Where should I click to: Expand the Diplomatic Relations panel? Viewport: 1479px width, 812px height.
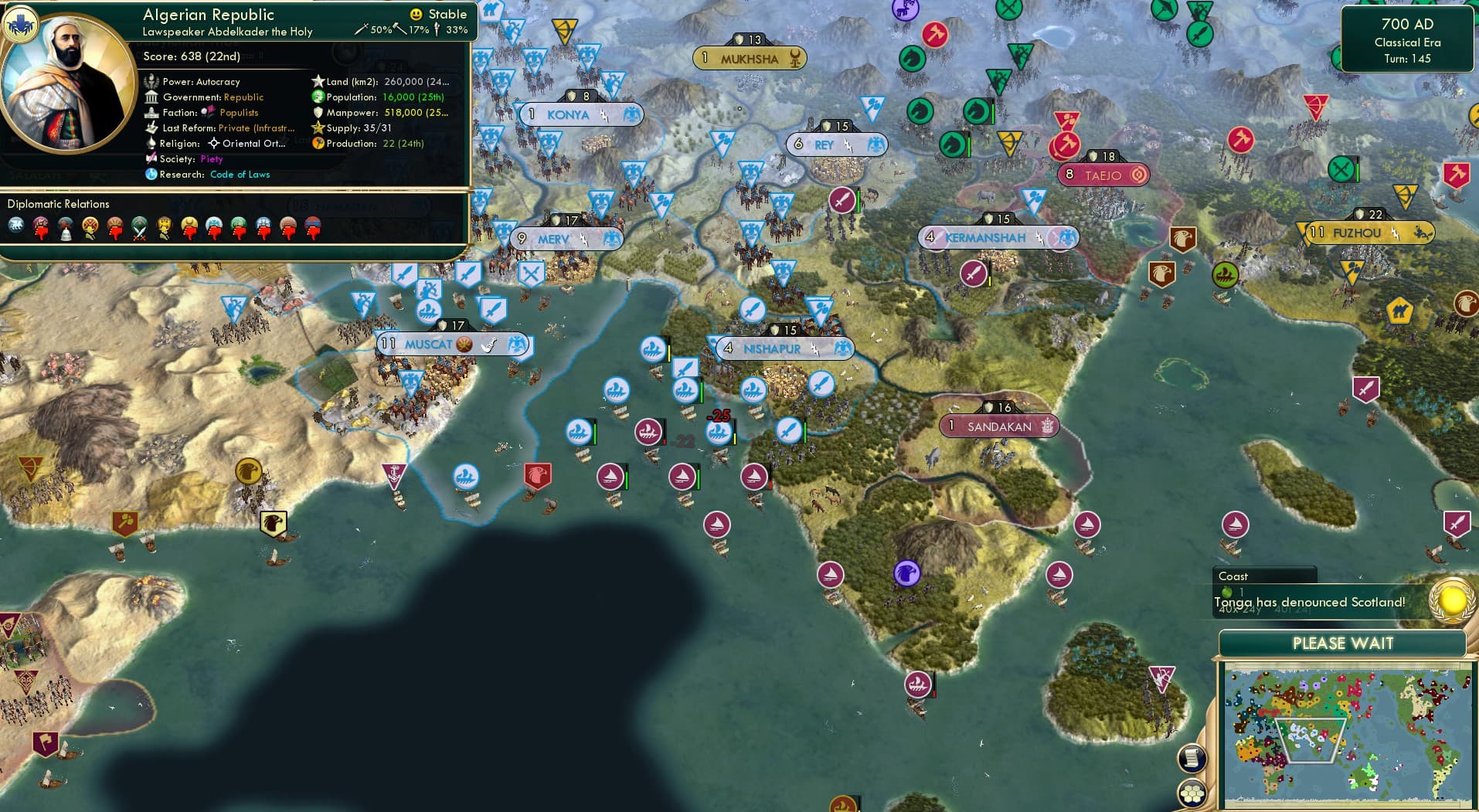pos(232,204)
